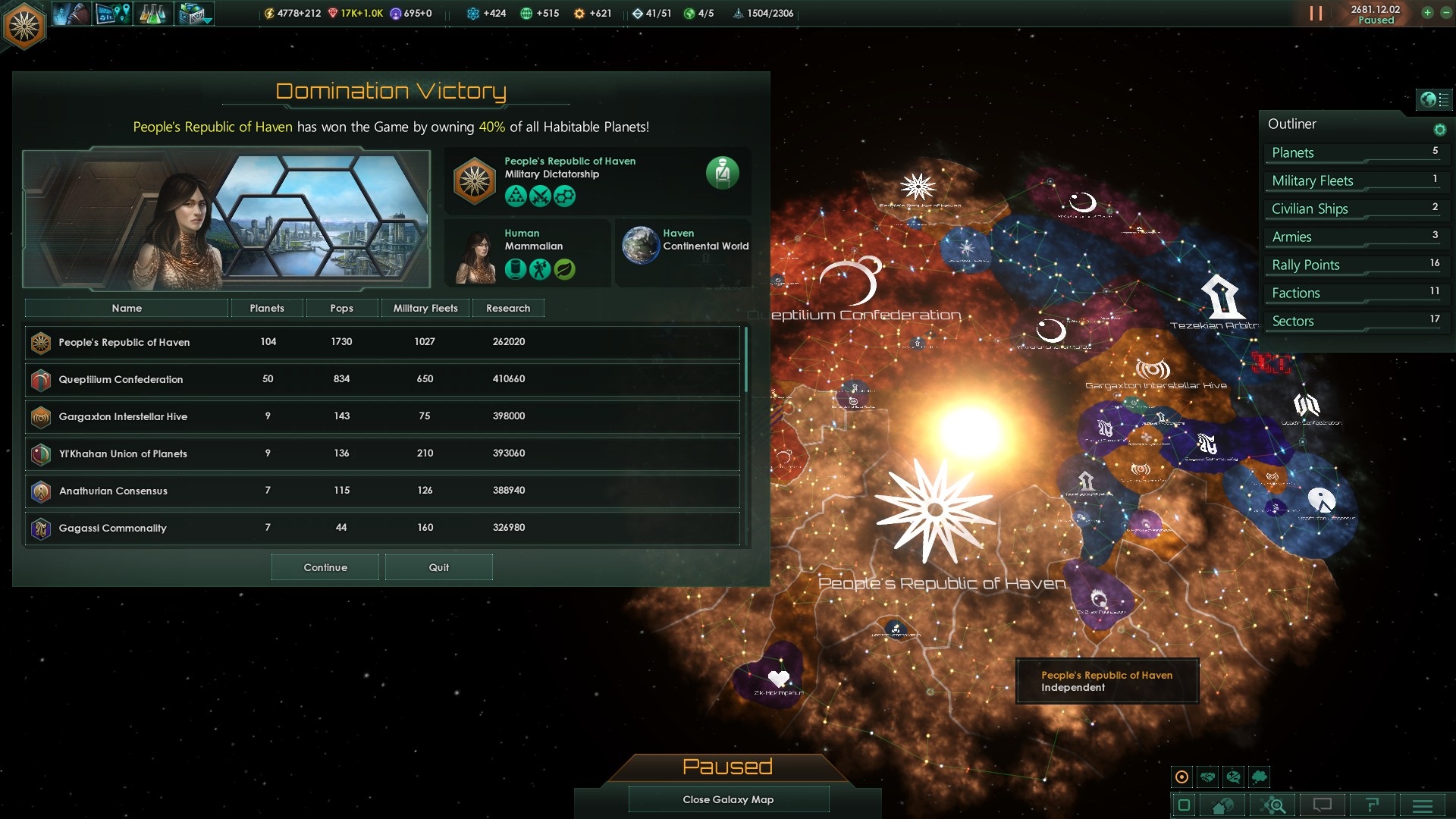Close the Galaxy Map
Image resolution: width=1456 pixels, height=819 pixels.
point(728,799)
